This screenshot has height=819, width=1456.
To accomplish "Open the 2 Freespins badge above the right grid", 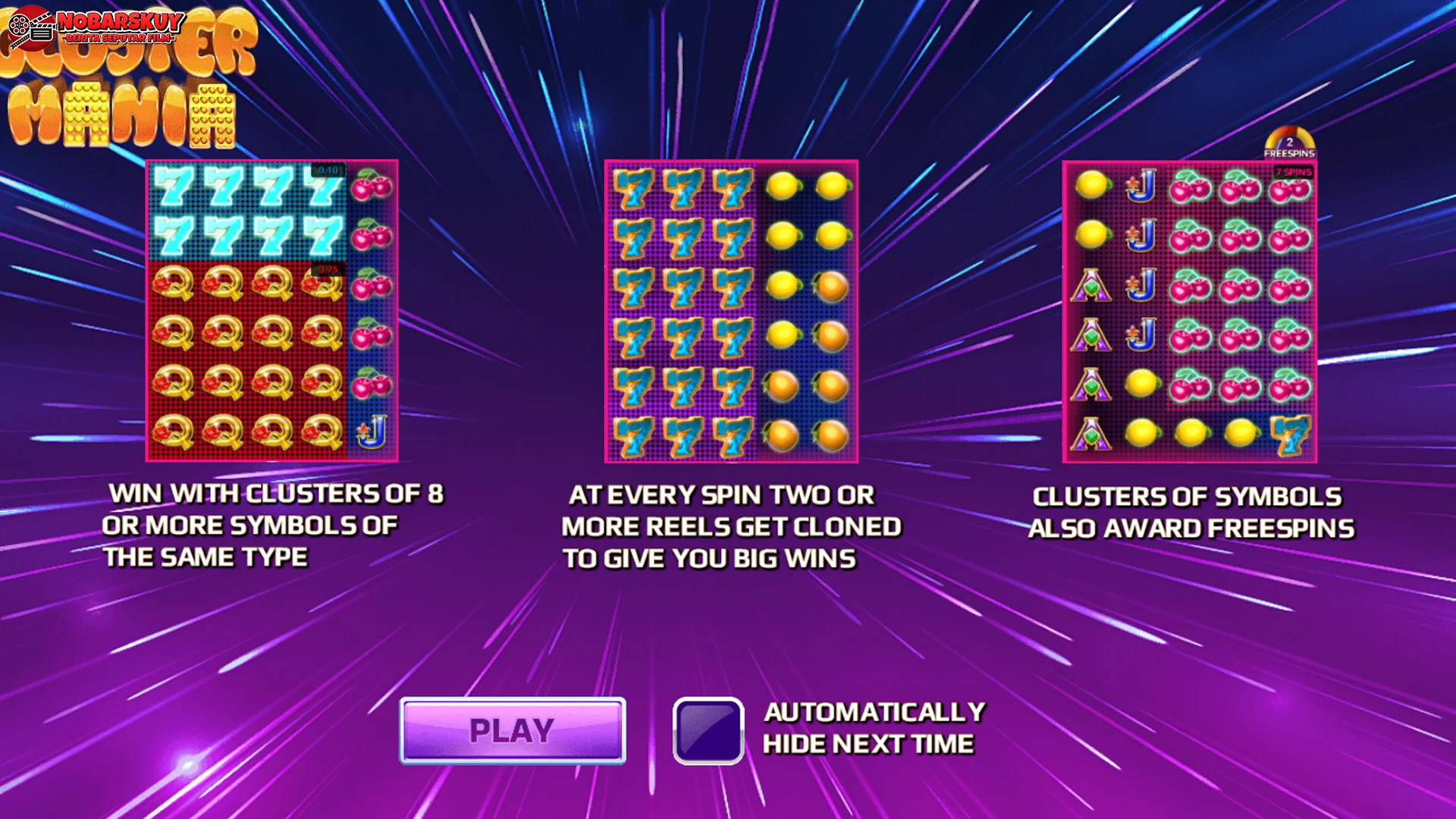I will pyautogui.click(x=1291, y=143).
